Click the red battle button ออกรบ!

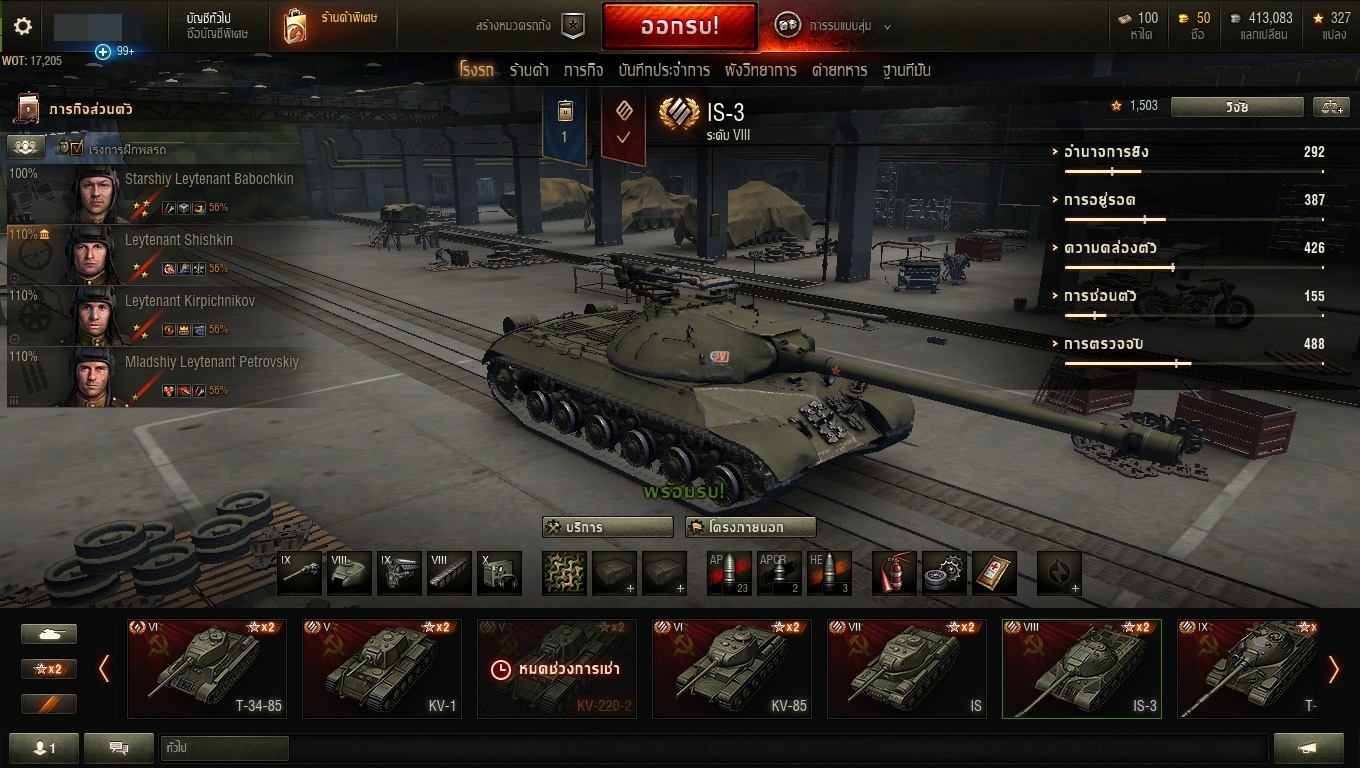tap(679, 27)
